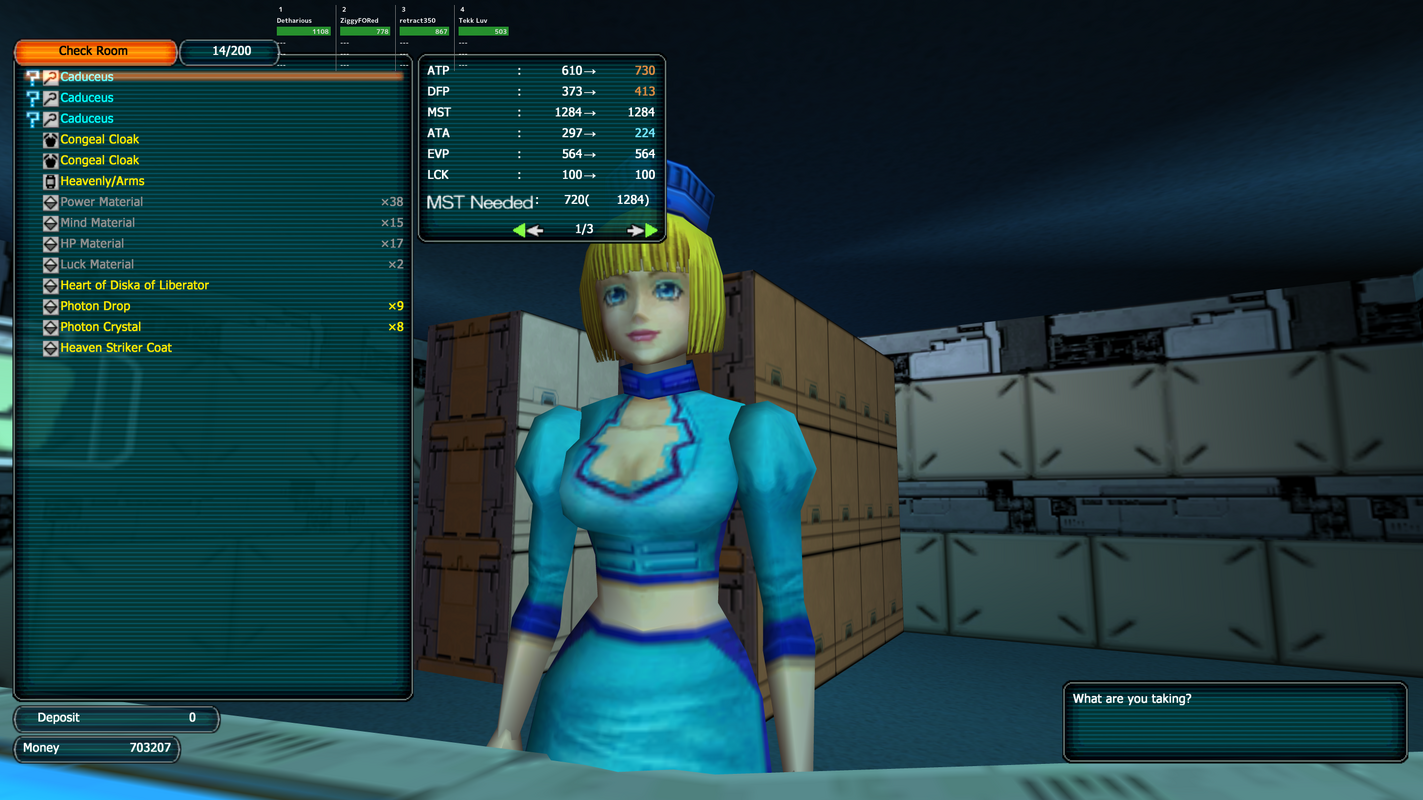Click the shield icon beside Heavenly/Arms
Viewport: 1423px width, 800px height.
pos(49,181)
